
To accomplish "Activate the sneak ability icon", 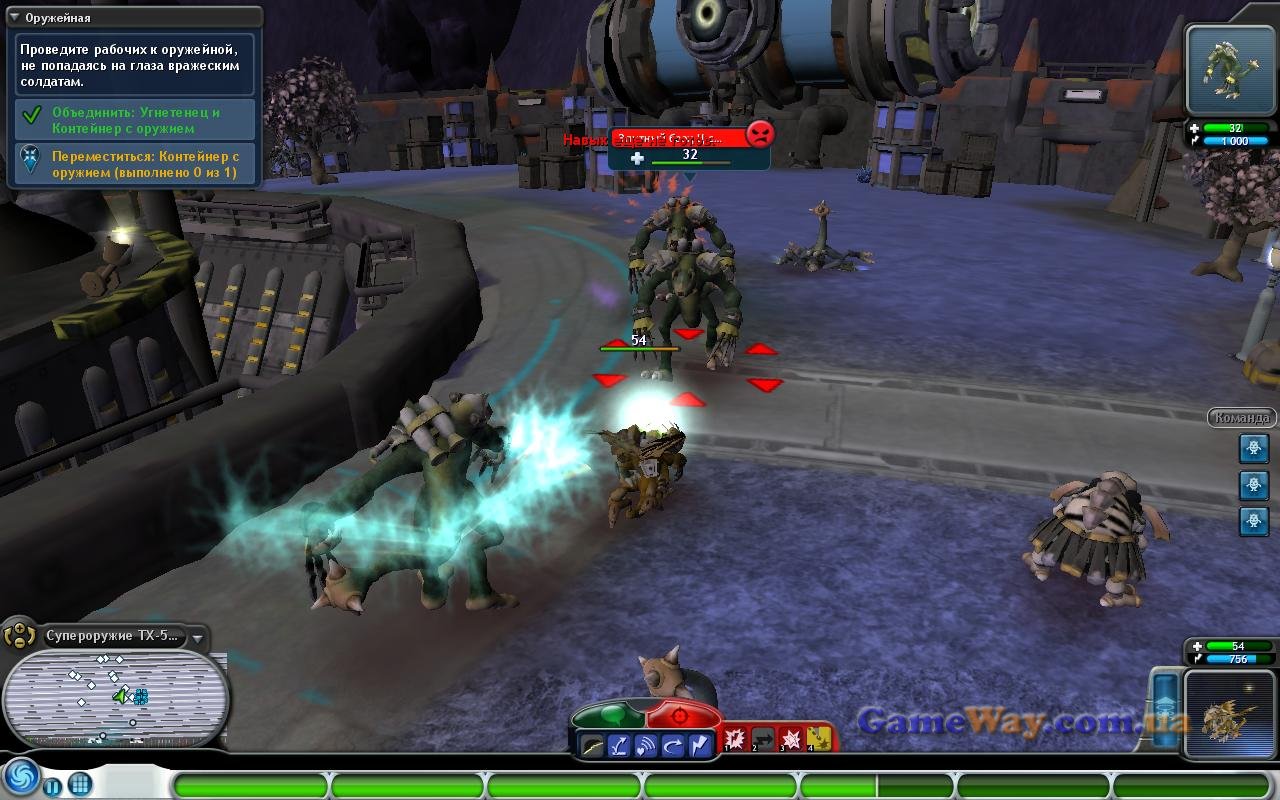I will pos(594,745).
